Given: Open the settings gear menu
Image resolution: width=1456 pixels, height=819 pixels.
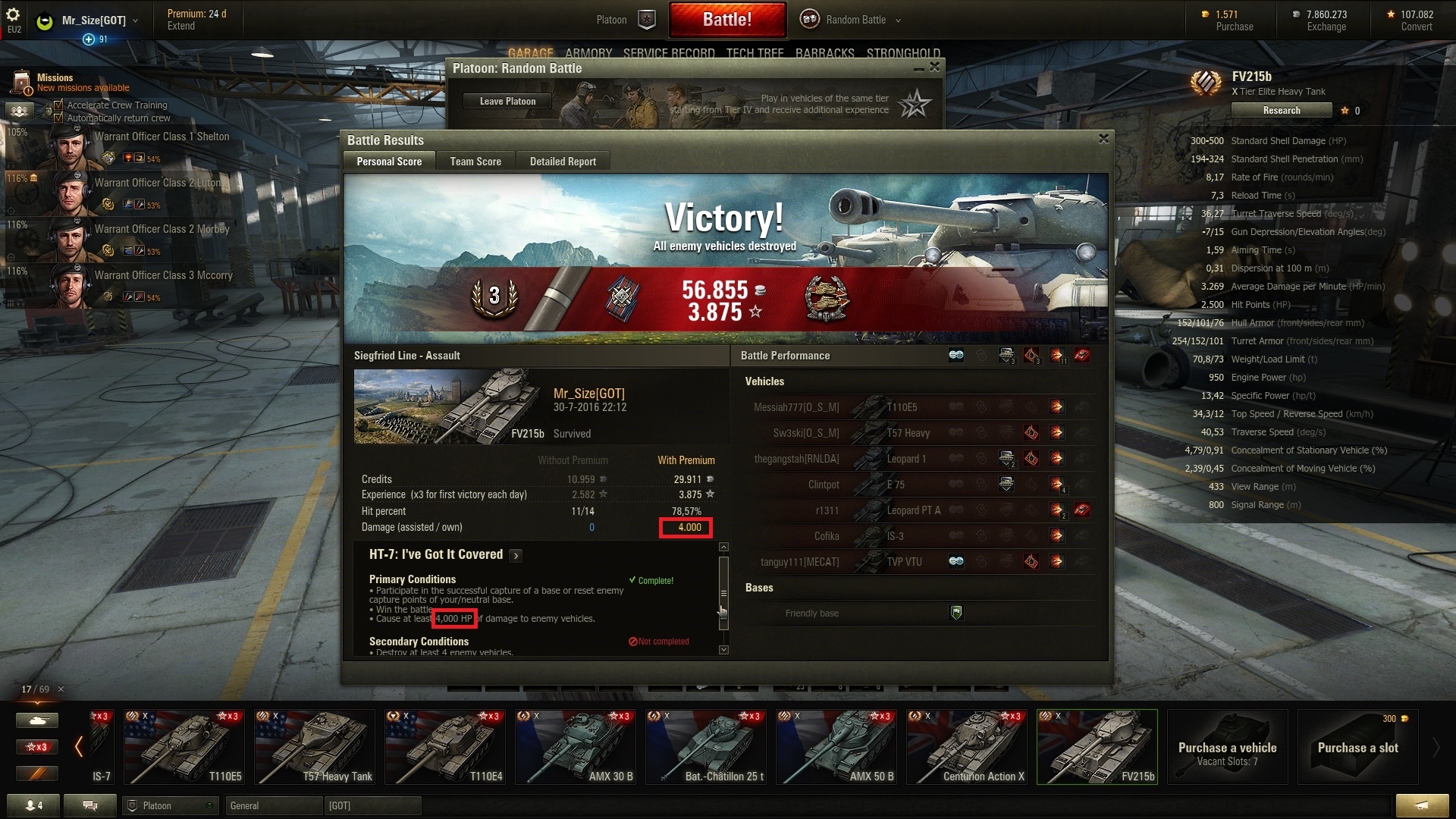Looking at the screenshot, I should click(13, 15).
